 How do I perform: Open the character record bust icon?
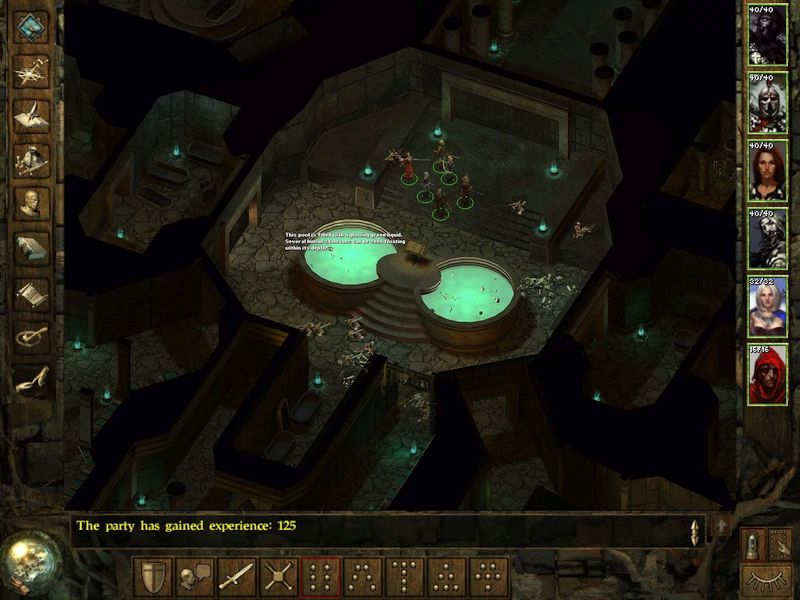(33, 203)
